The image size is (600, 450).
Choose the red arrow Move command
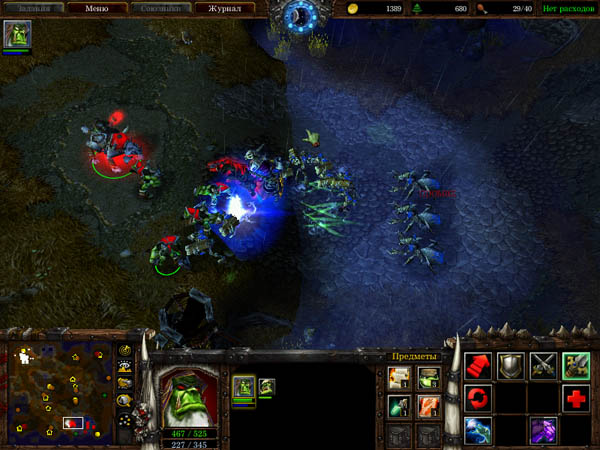point(478,366)
